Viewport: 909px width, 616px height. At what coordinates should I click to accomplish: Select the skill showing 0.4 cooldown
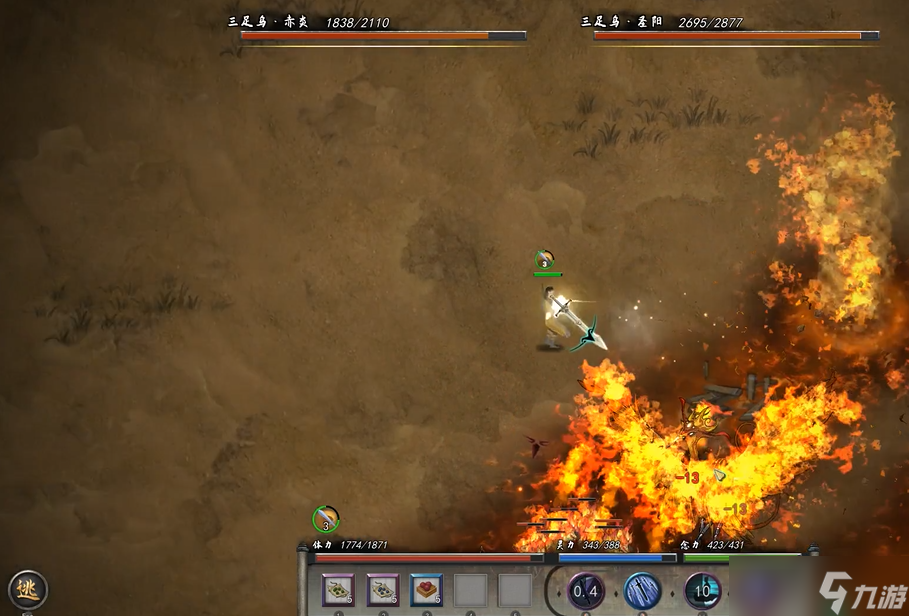tap(585, 591)
